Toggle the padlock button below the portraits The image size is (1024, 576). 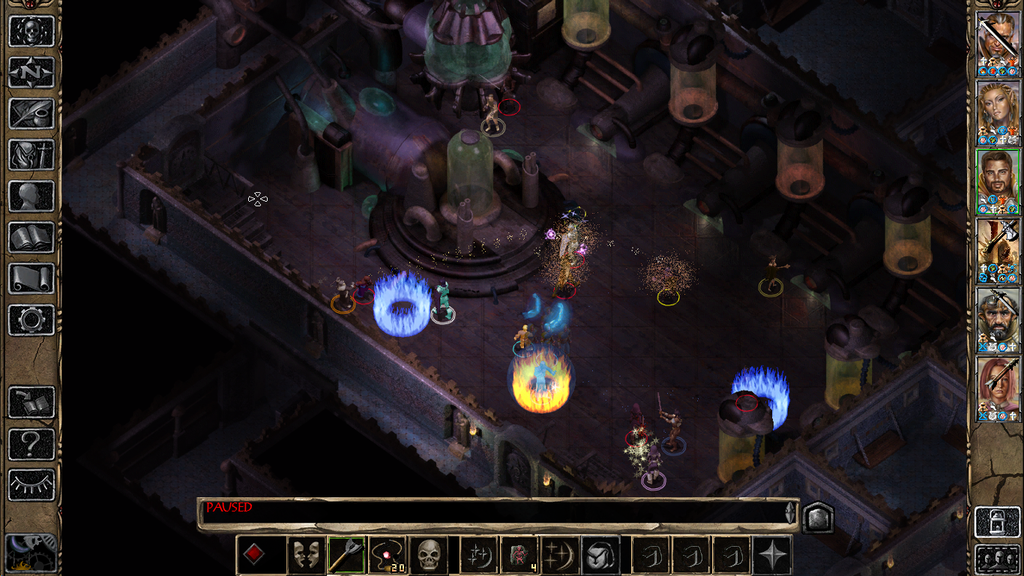[x=997, y=521]
